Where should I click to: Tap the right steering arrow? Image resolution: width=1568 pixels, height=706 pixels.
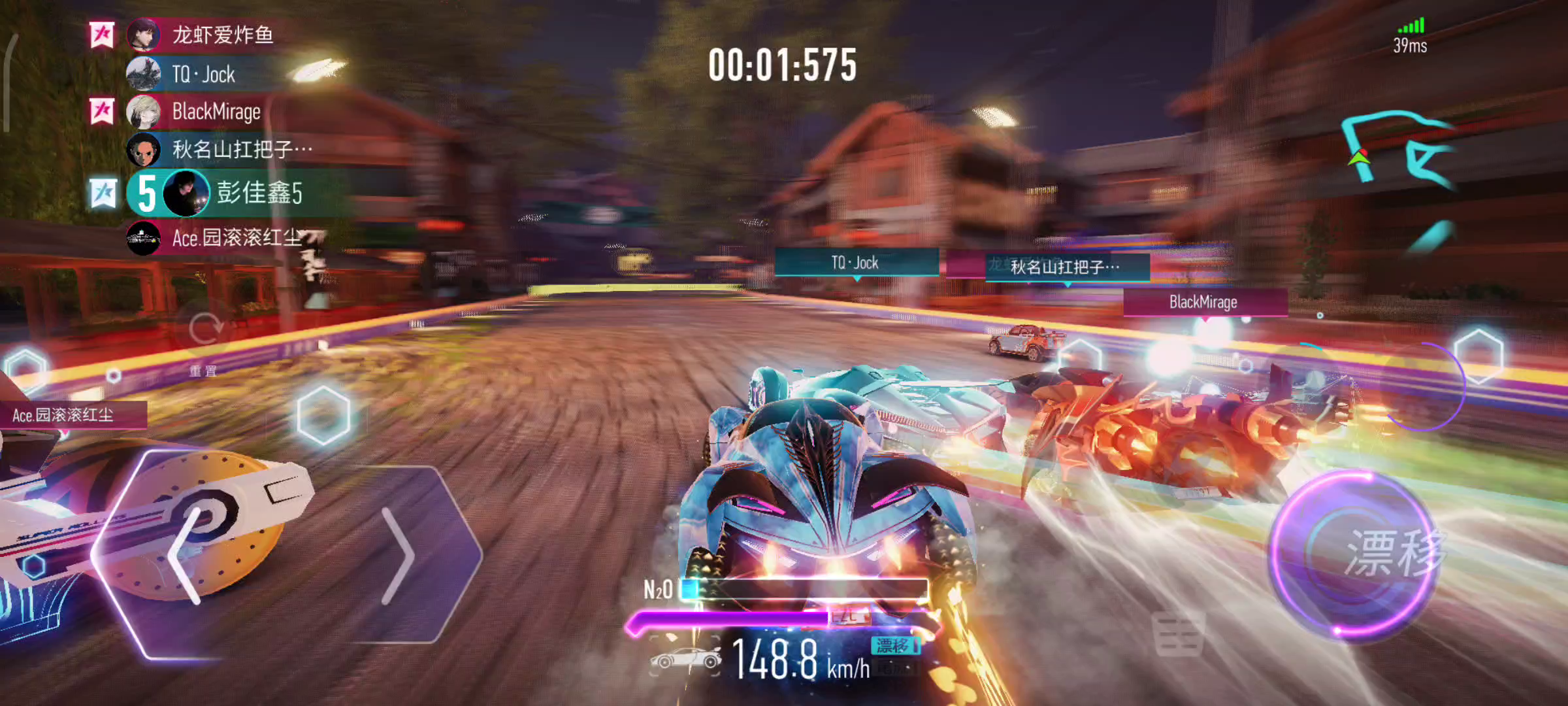pyautogui.click(x=399, y=556)
